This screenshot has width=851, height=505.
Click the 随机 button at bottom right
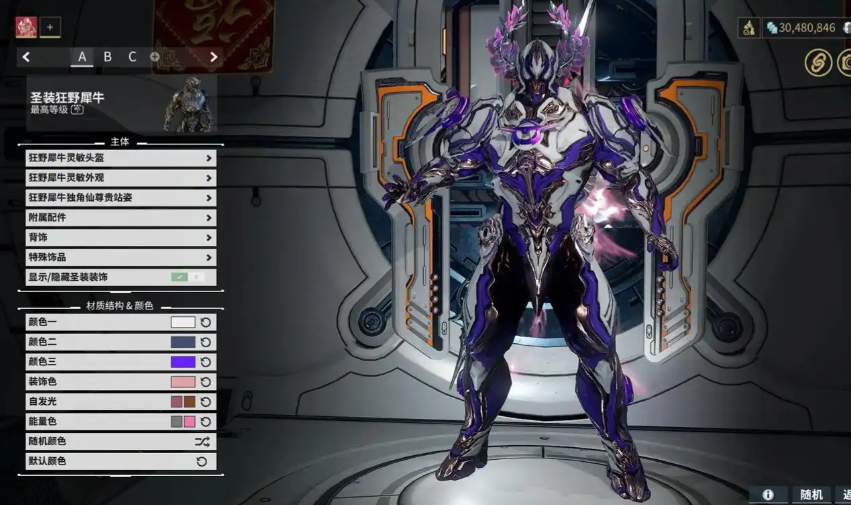(811, 494)
